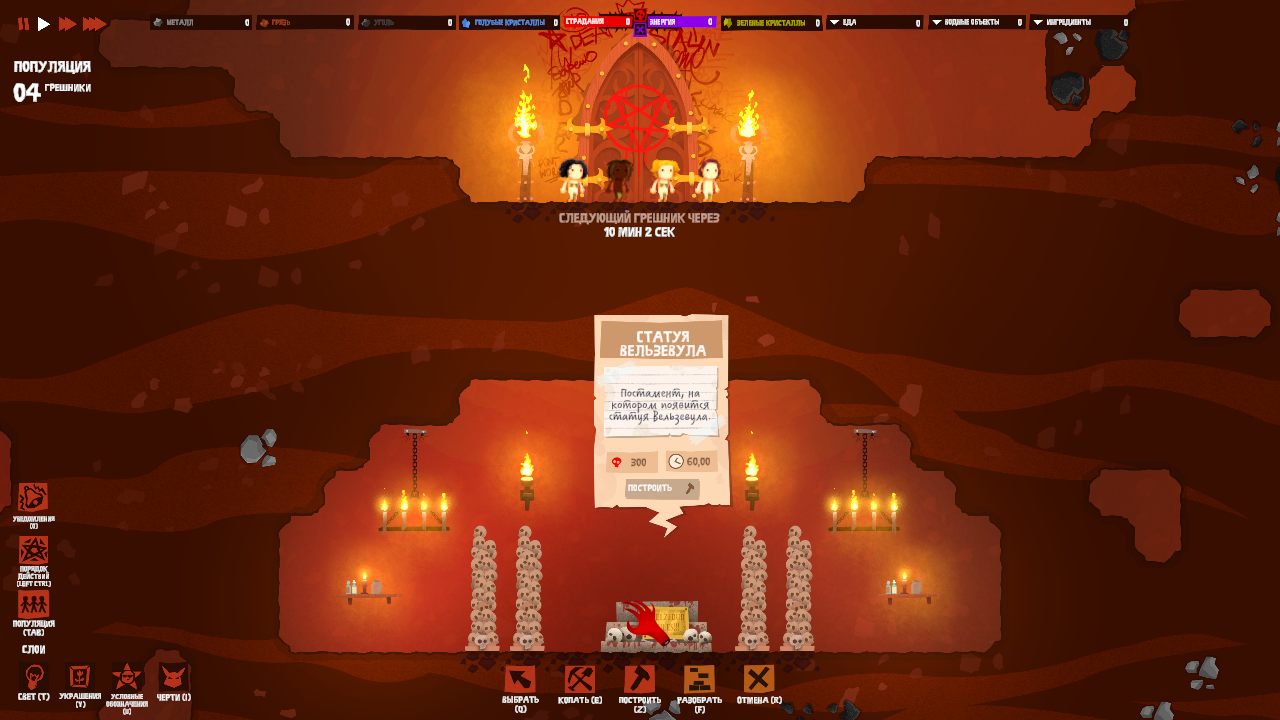Toggle the Украшения decorations layer

79,677
